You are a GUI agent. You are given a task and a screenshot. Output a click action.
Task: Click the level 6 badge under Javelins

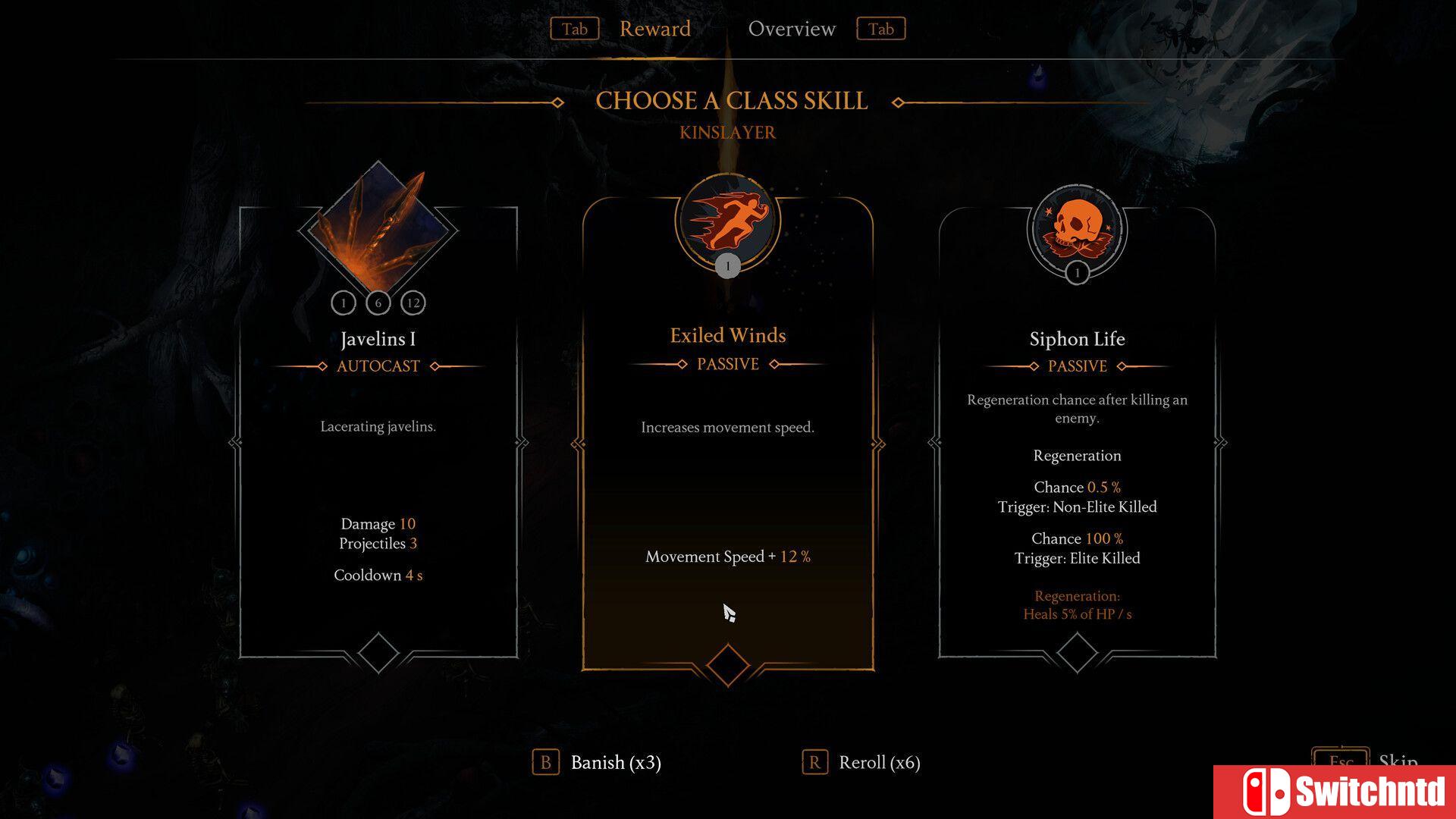click(x=378, y=302)
